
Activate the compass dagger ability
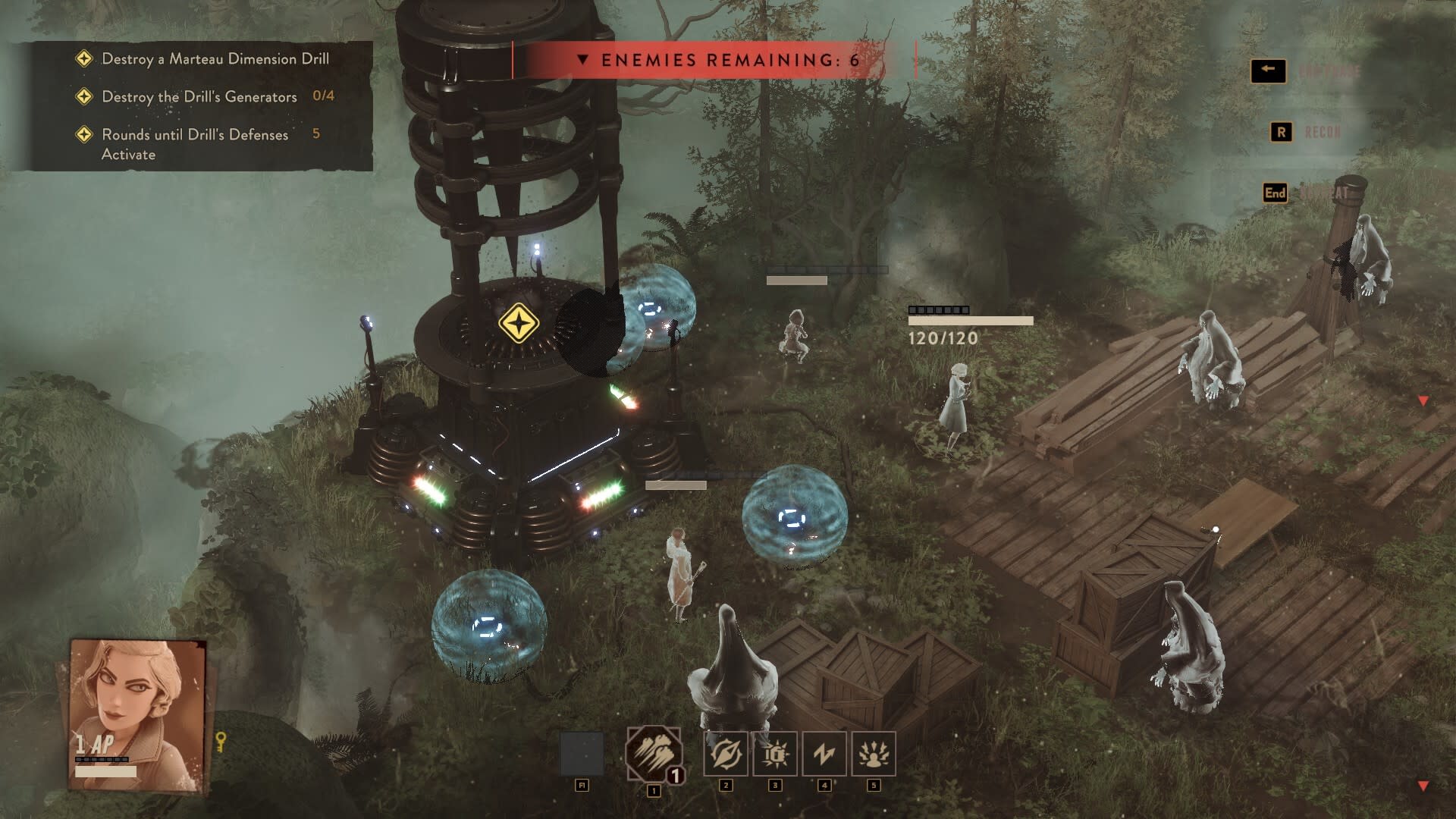pos(726,754)
